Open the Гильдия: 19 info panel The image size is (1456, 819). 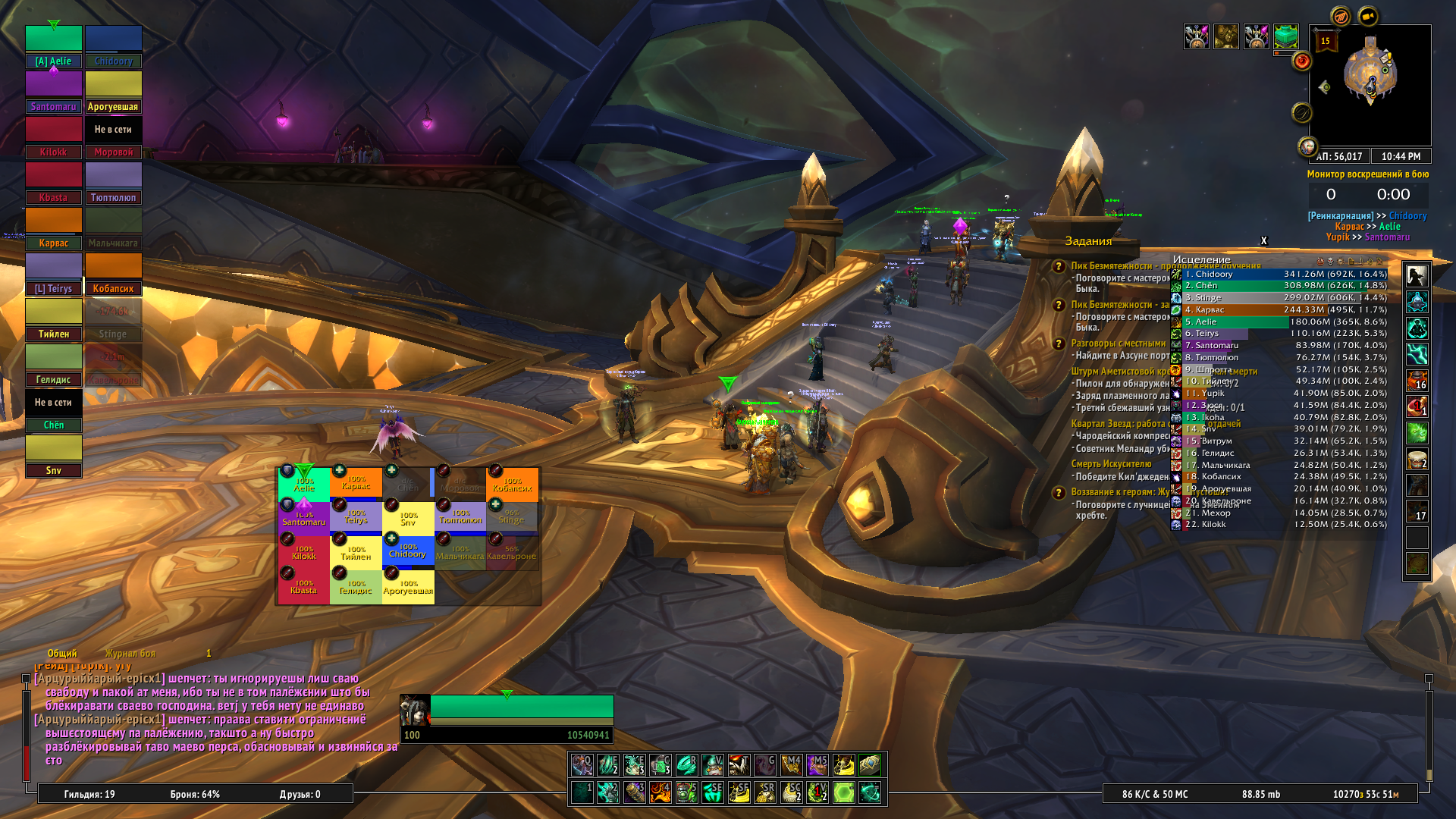(x=89, y=794)
